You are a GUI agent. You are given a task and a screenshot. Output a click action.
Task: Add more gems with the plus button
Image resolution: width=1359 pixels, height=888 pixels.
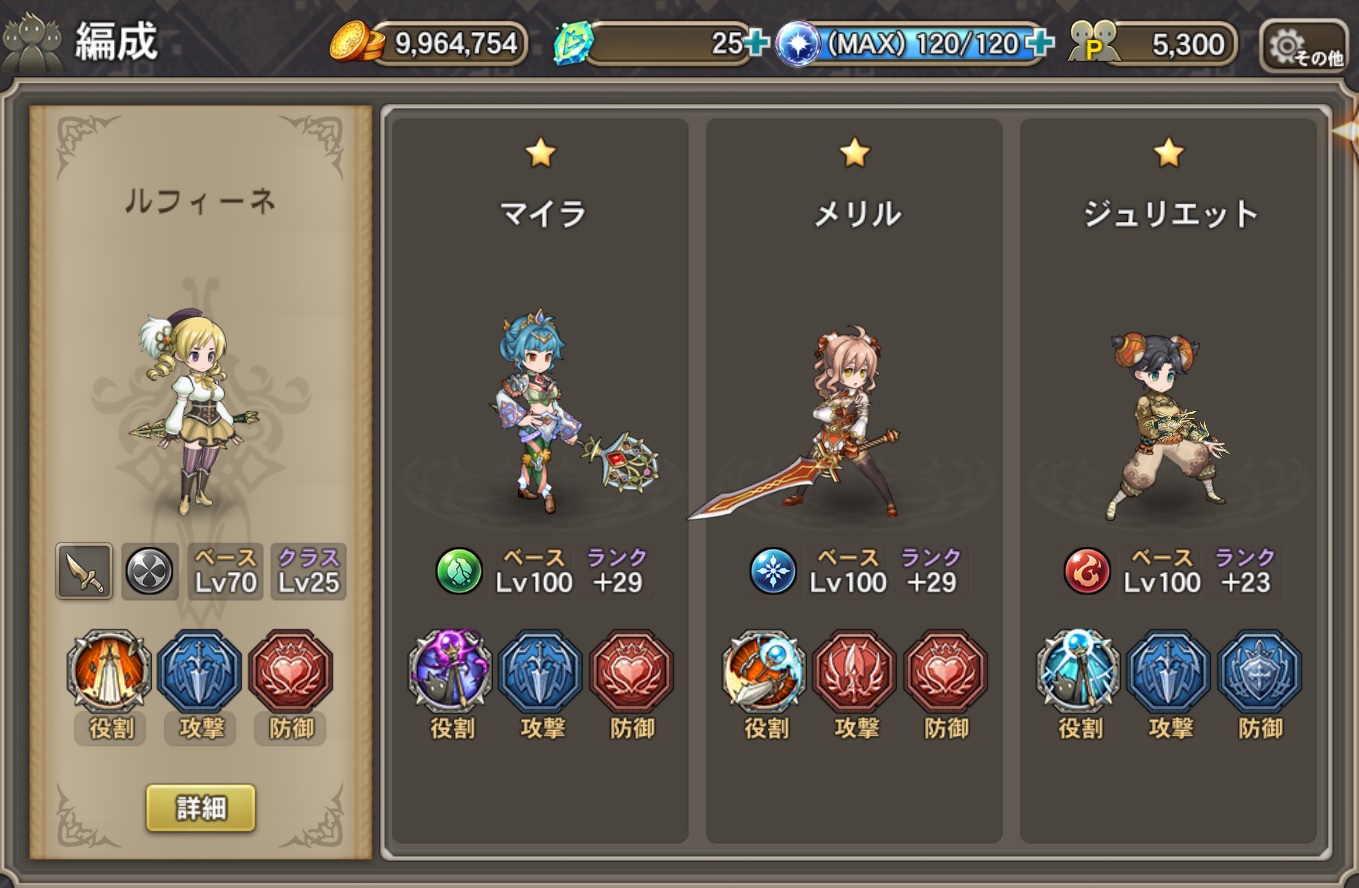point(756,44)
